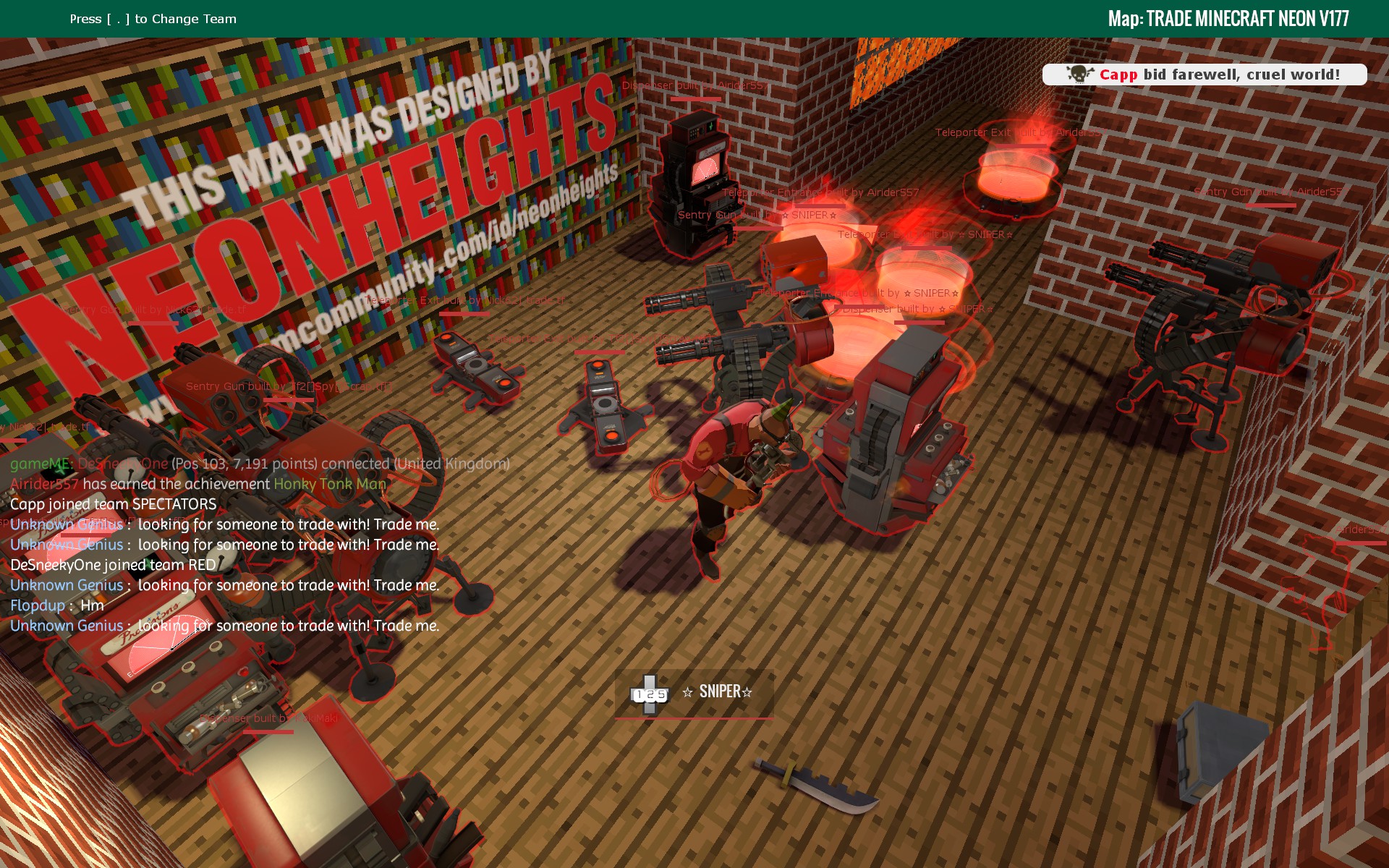Click the Capp farewell kill feed notice
The width and height of the screenshot is (1389, 868).
click(1204, 75)
